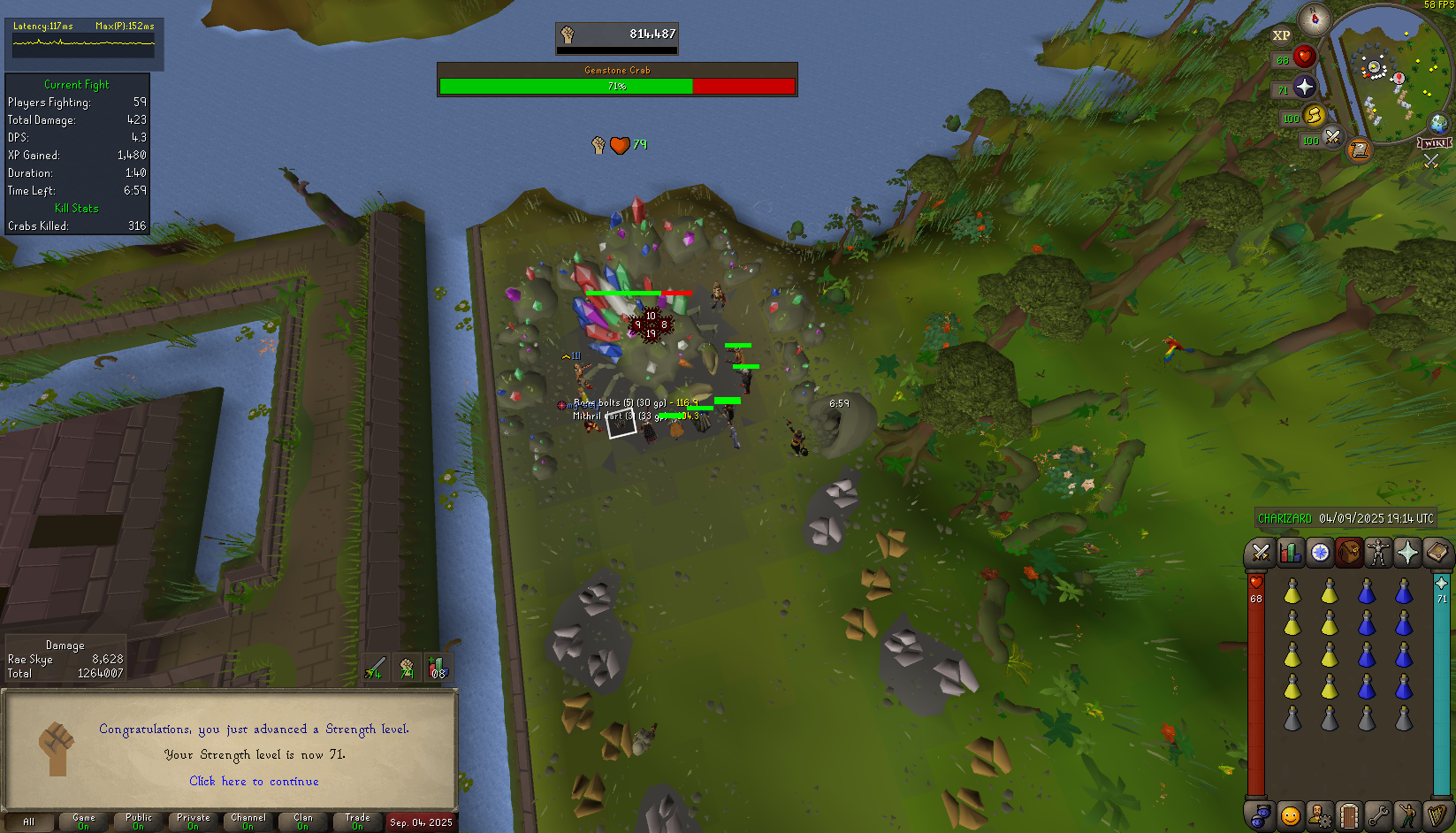Open the Music harp tab
This screenshot has height=833, width=1456.
1437,814
